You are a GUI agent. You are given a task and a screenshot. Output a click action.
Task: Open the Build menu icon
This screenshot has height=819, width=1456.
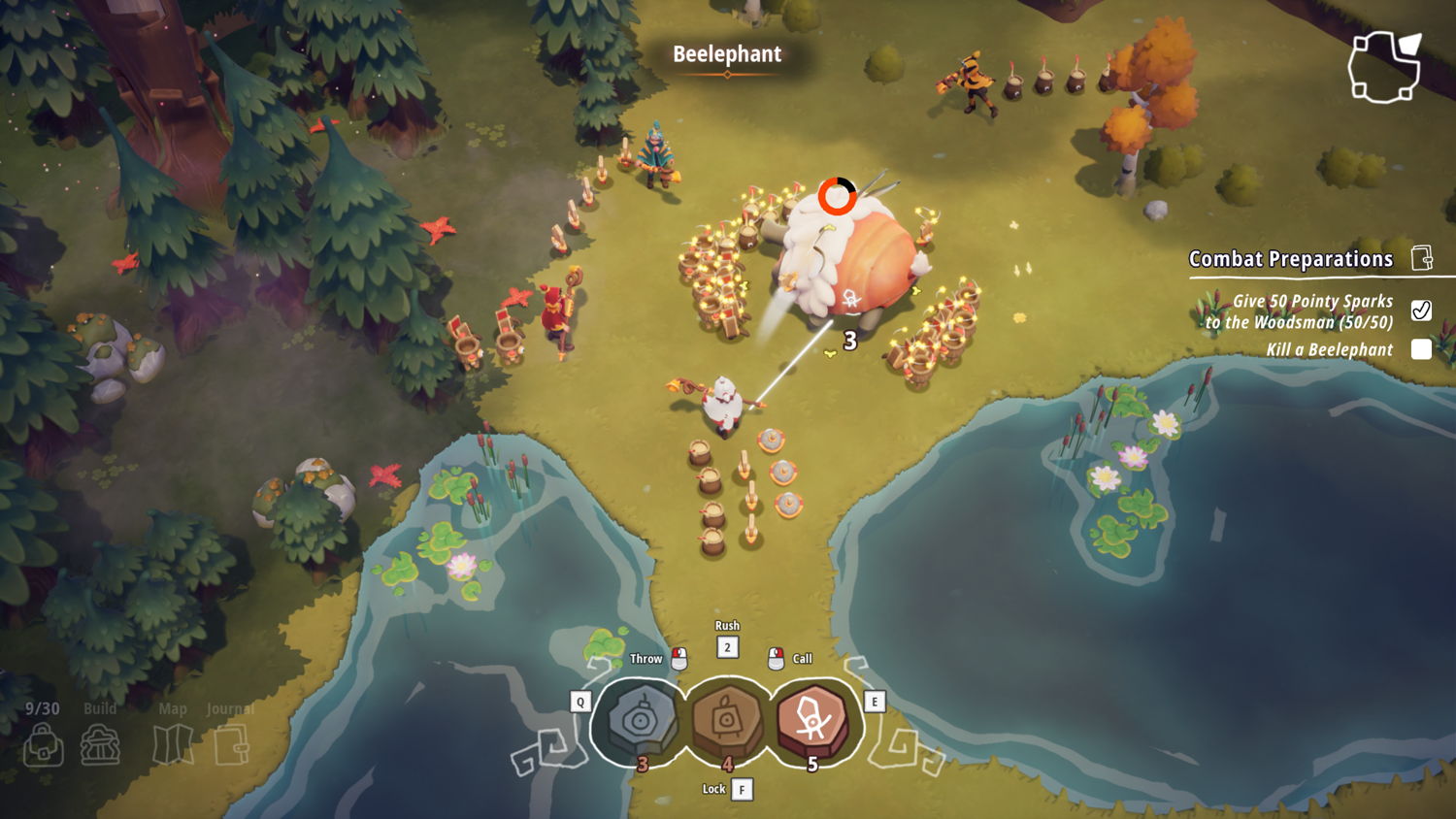click(100, 744)
